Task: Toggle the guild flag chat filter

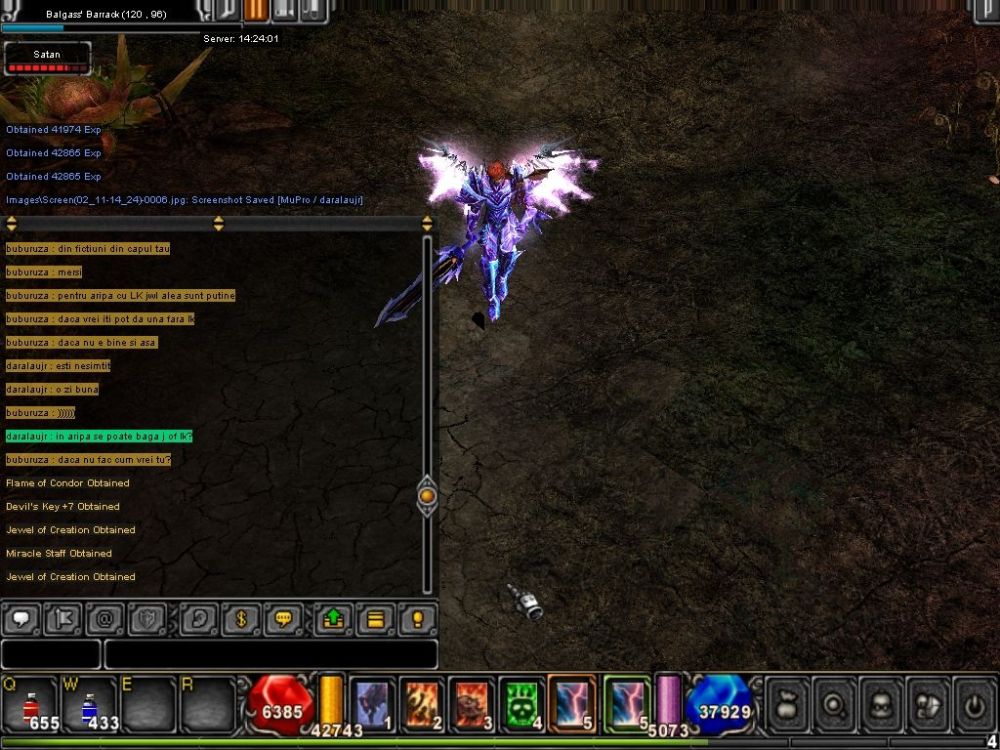Action: click(64, 620)
